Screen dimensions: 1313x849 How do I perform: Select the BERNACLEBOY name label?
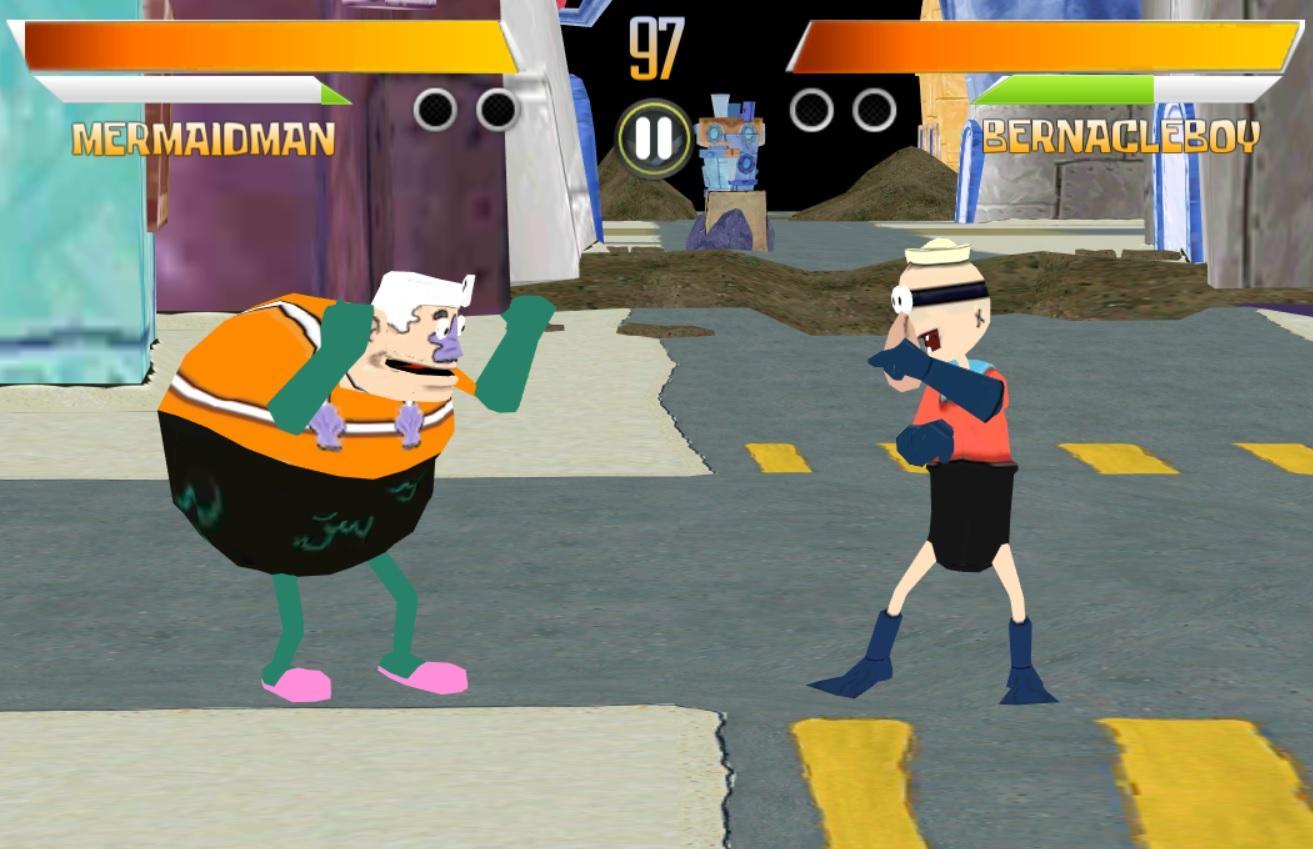1123,136
